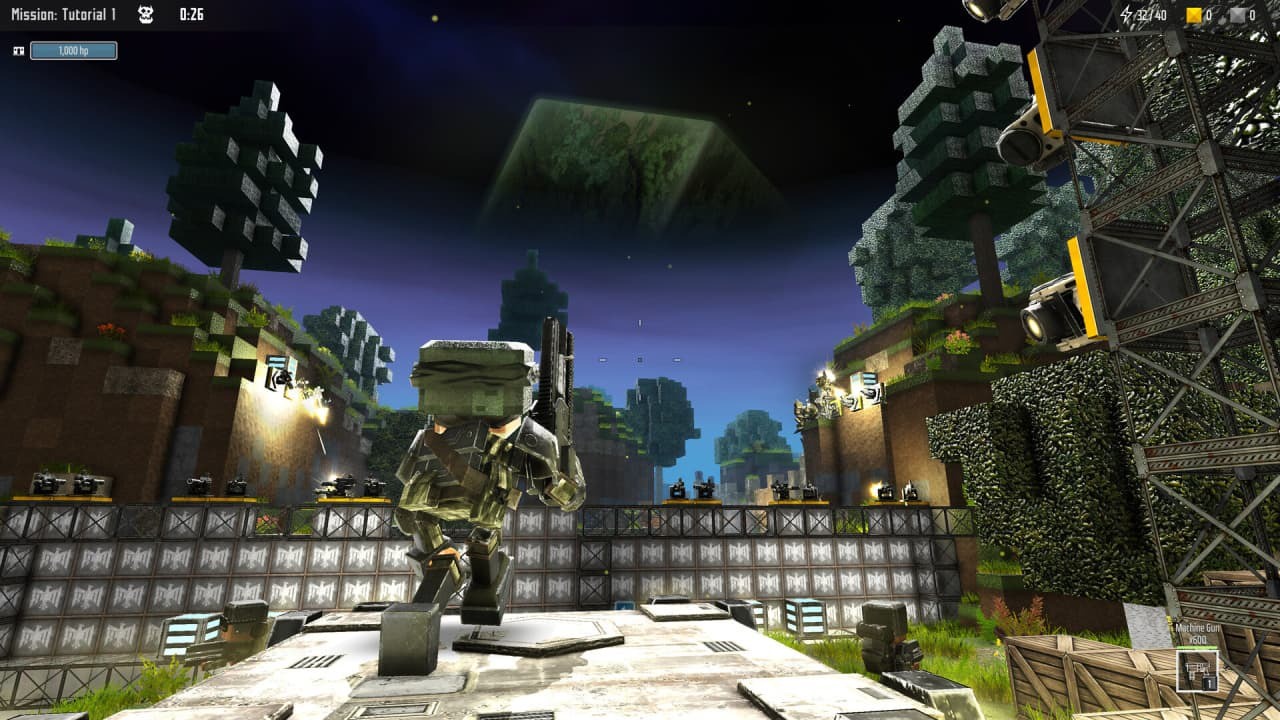Click the quantity badge showing 1
Viewport: 1280px width, 720px height.
[x=1209, y=683]
